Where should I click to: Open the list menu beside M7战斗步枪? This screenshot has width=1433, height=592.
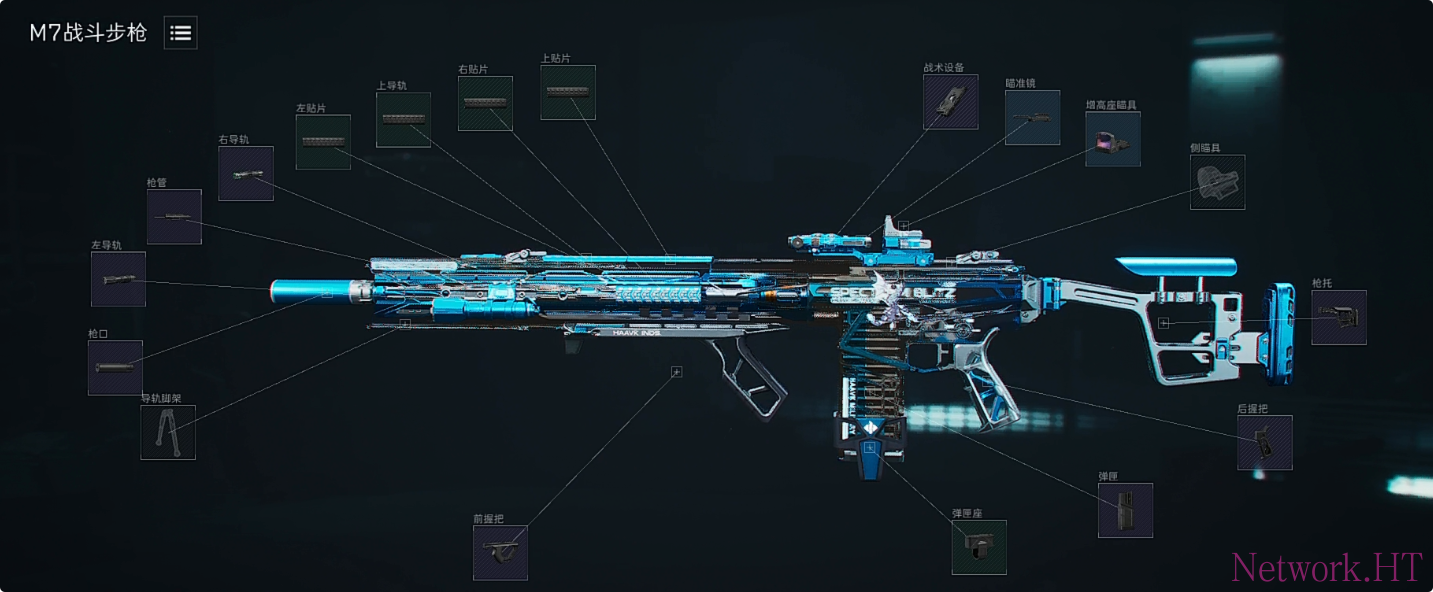[x=181, y=33]
